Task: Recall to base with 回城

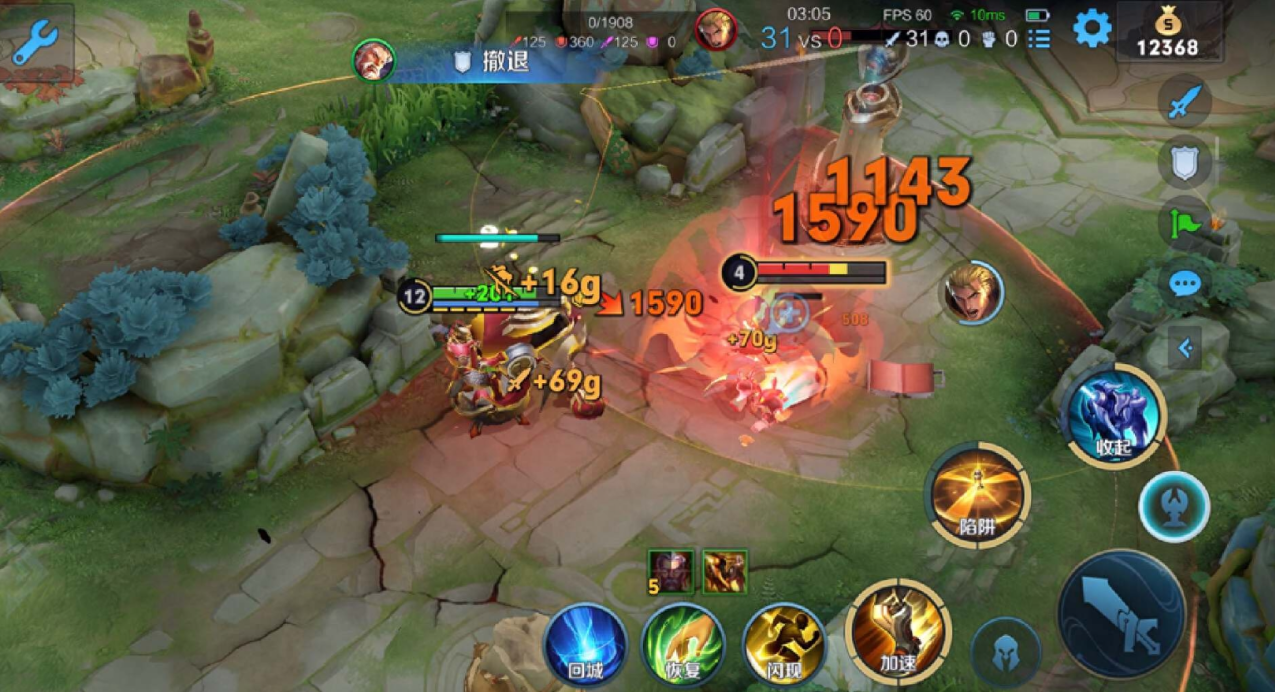Action: (585, 643)
